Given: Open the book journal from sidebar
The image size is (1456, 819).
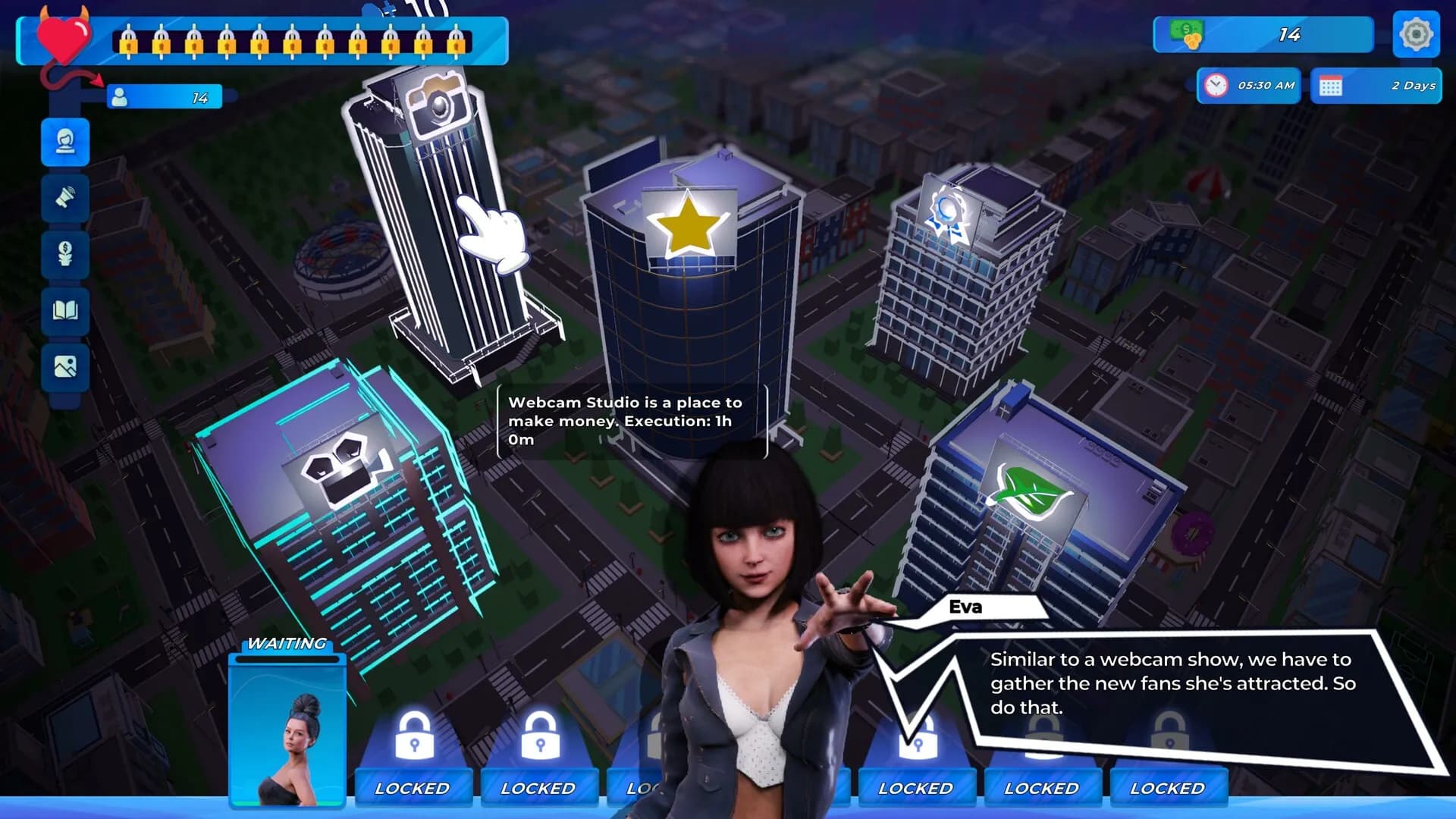Looking at the screenshot, I should [x=64, y=312].
